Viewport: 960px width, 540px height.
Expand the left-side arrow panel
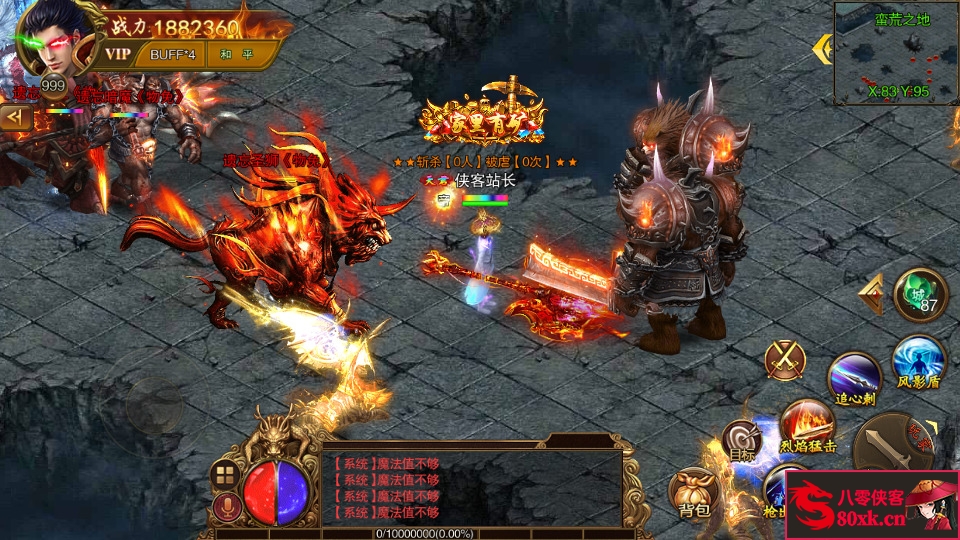click(x=15, y=118)
